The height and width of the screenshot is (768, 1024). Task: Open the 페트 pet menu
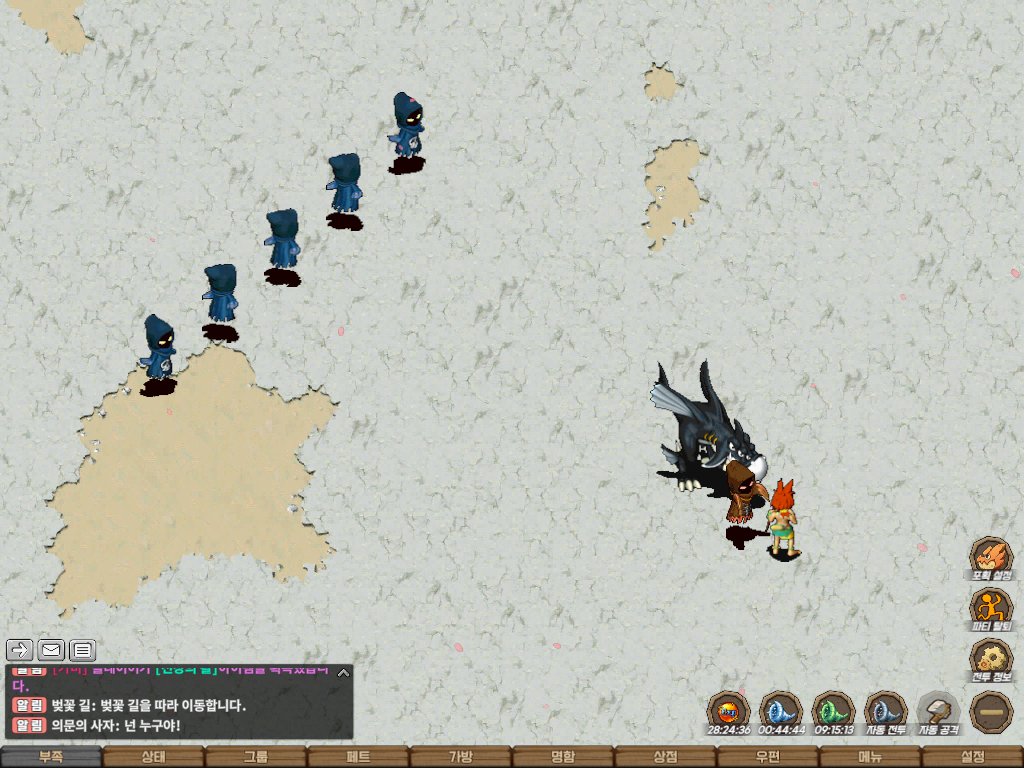(x=358, y=757)
